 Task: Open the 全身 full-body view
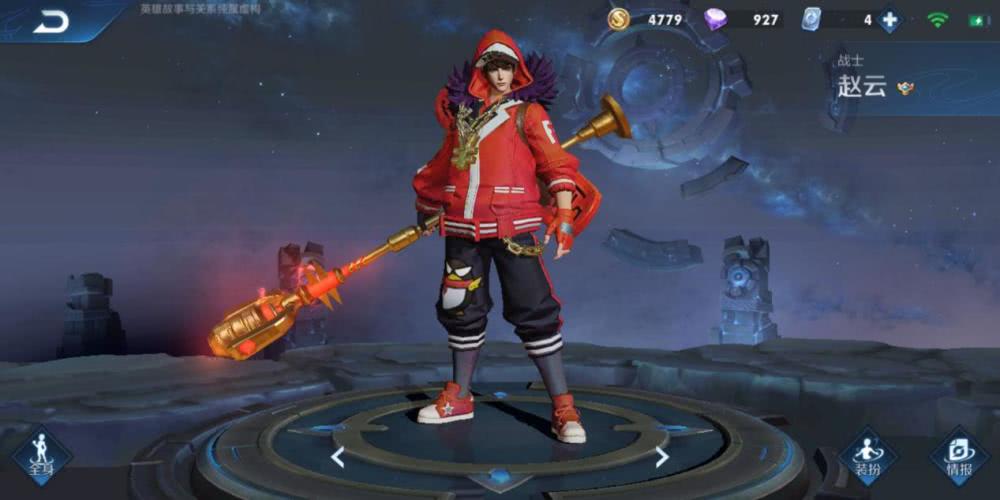click(41, 455)
